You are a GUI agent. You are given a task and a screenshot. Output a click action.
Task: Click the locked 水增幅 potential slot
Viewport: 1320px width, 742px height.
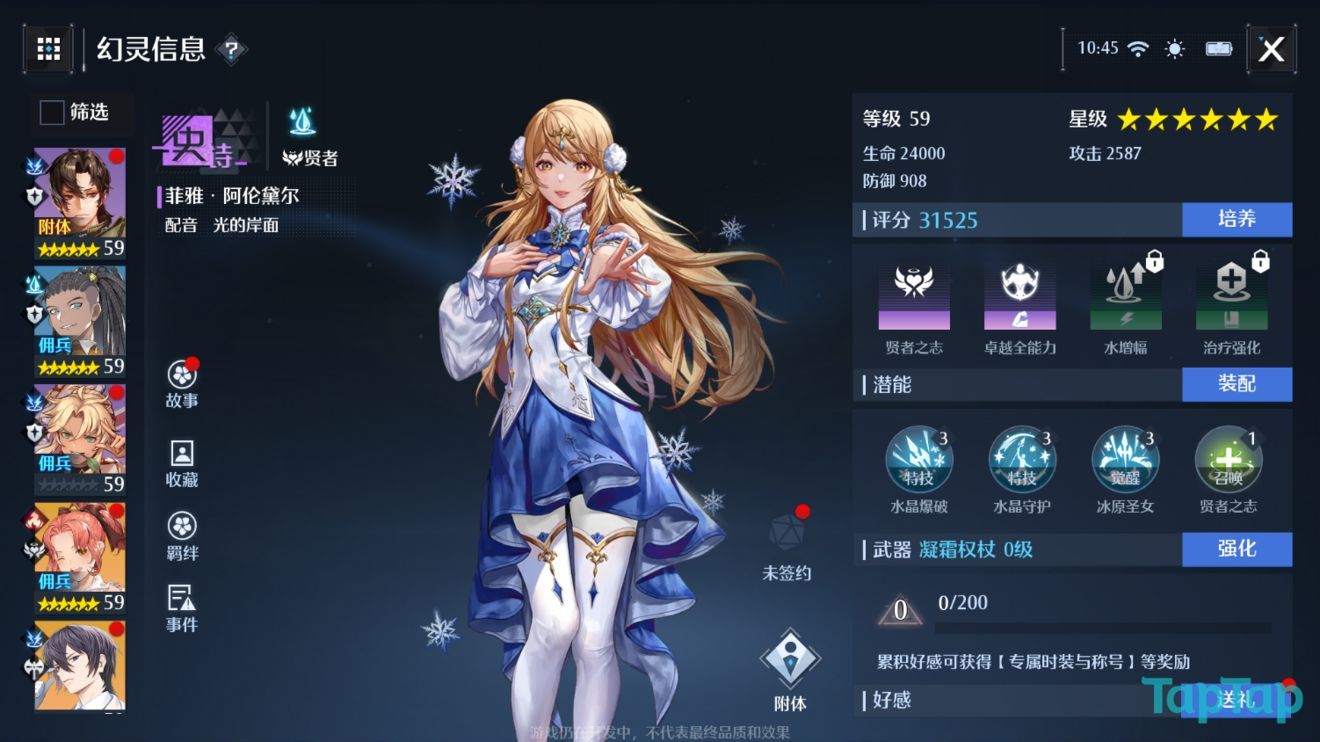point(1124,295)
